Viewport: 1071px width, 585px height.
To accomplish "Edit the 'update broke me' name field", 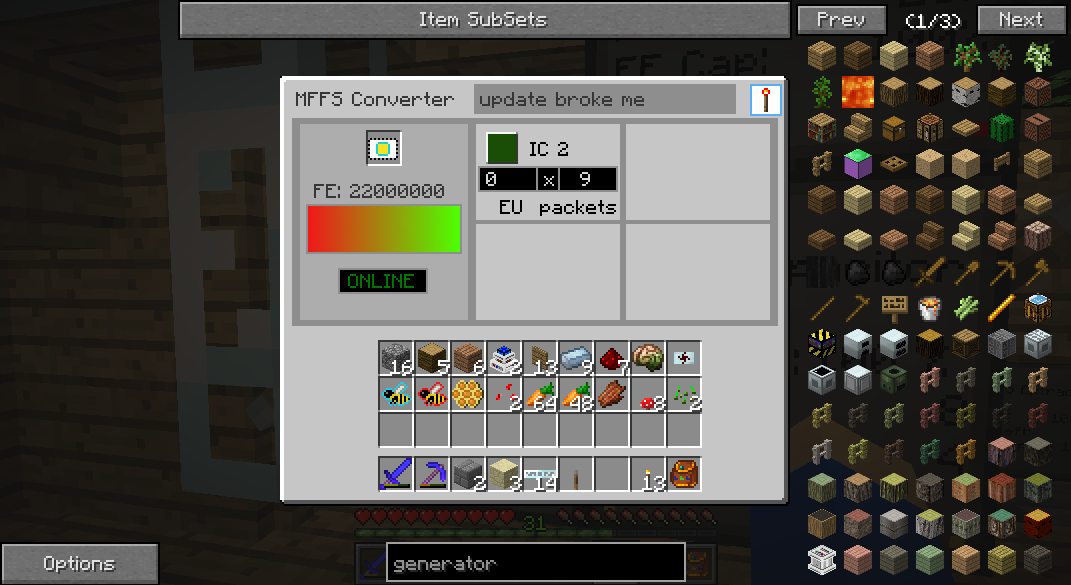I will click(x=604, y=100).
